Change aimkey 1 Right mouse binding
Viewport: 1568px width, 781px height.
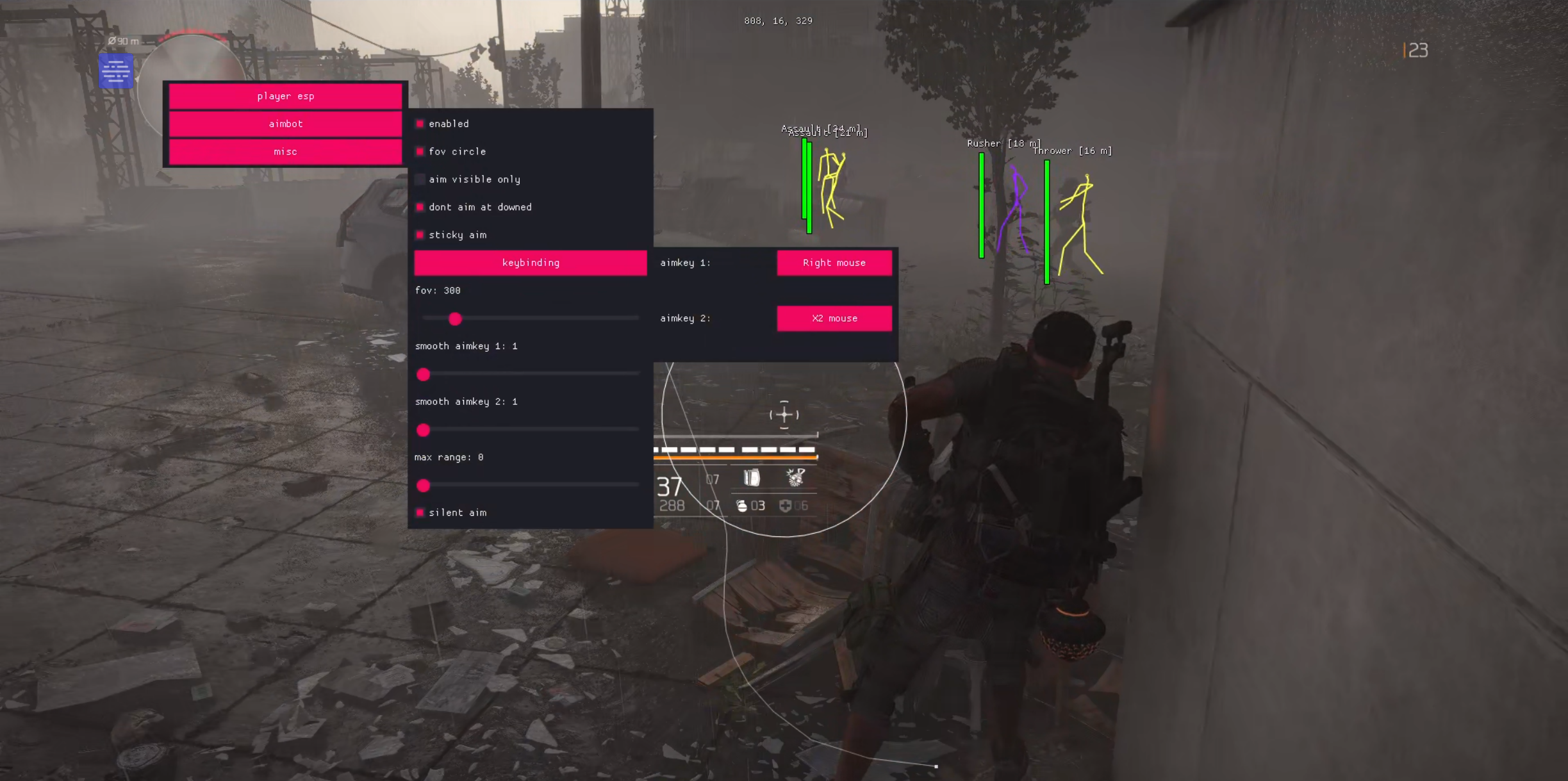pyautogui.click(x=834, y=263)
